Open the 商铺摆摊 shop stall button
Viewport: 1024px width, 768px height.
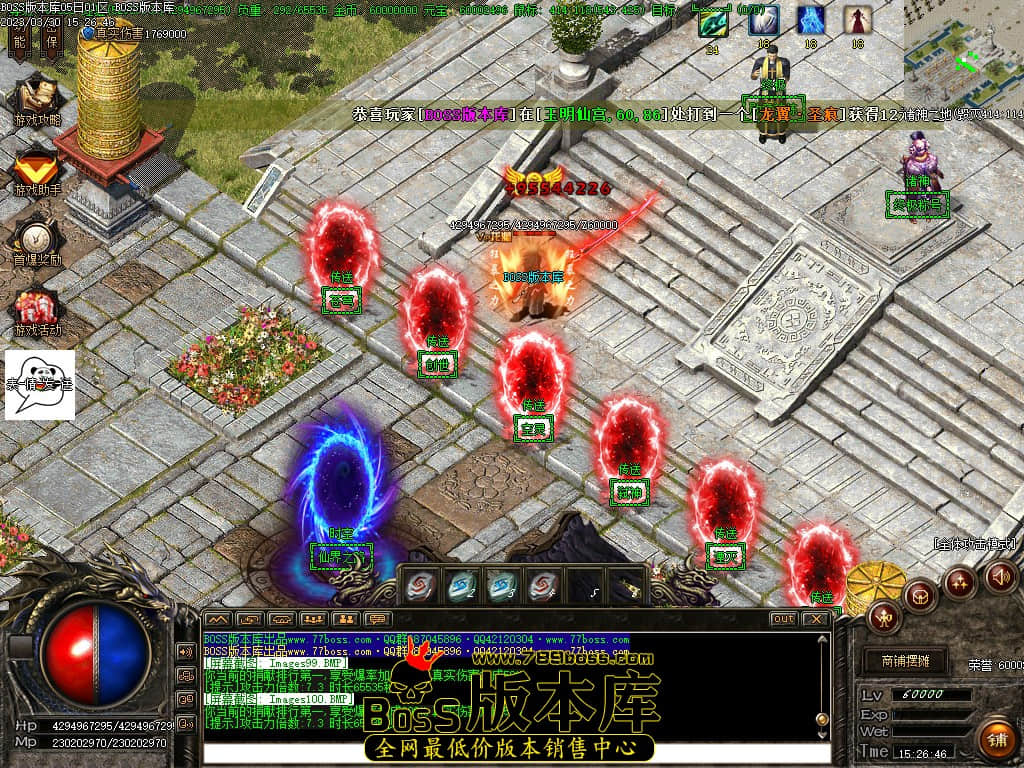pyautogui.click(x=905, y=661)
